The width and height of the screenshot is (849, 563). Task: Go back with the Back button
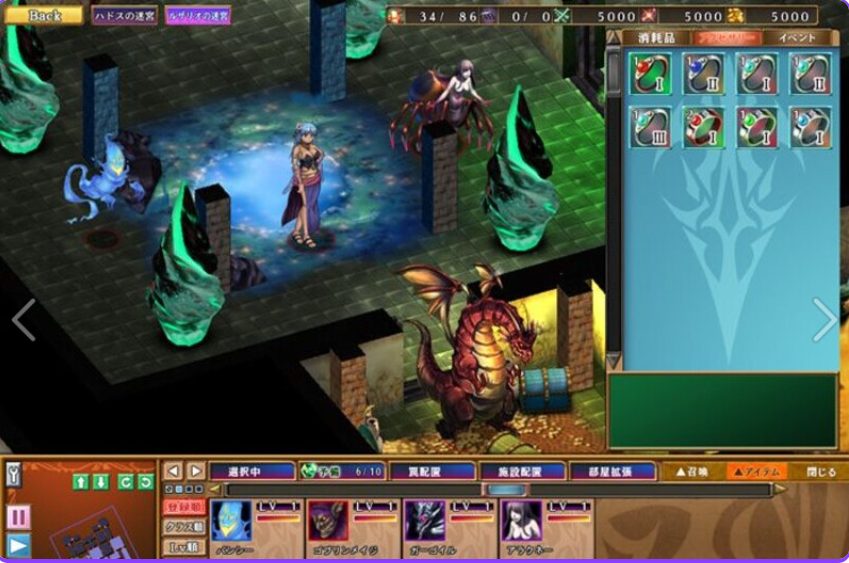click(x=45, y=15)
